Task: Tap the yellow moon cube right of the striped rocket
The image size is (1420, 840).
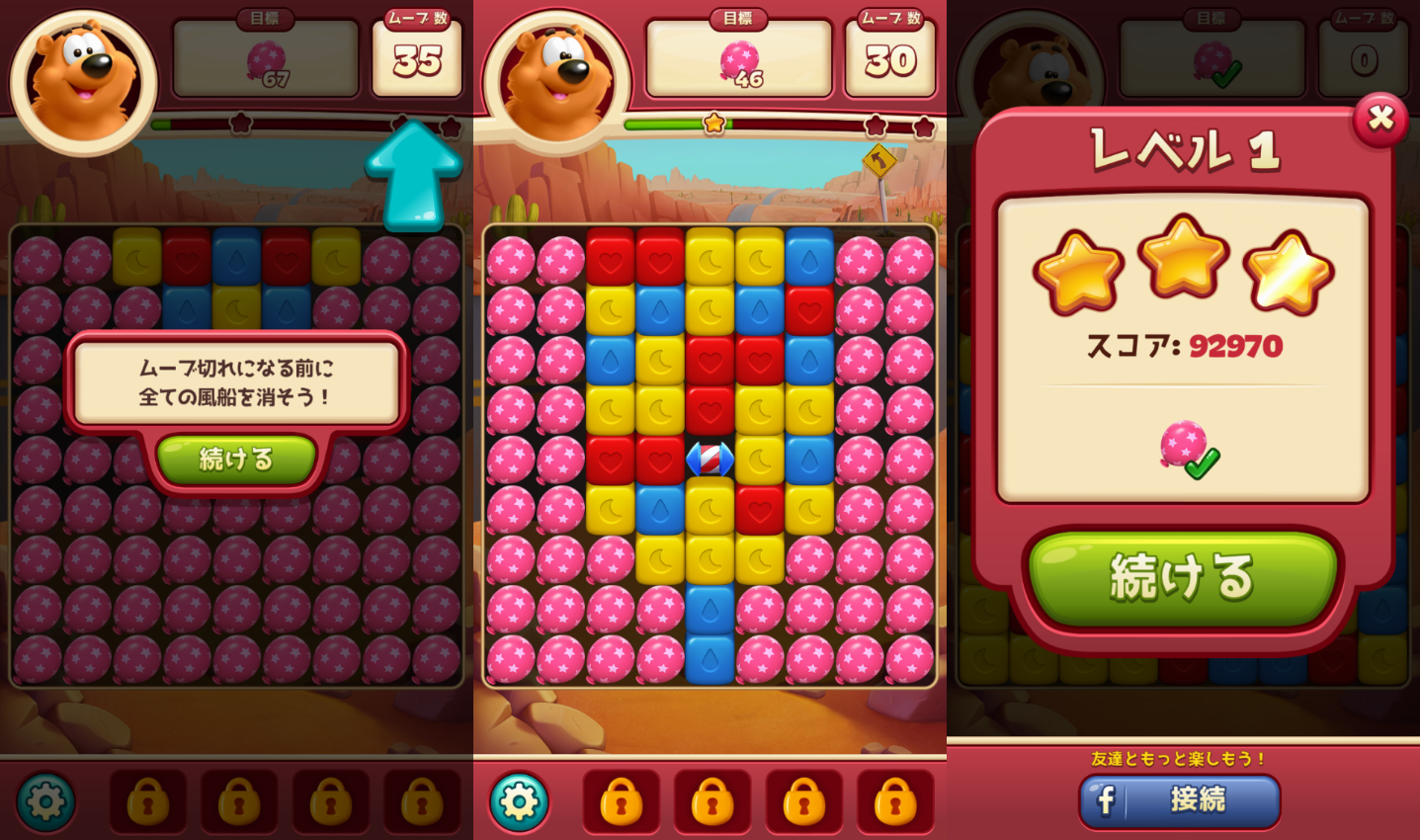Action: [x=759, y=460]
